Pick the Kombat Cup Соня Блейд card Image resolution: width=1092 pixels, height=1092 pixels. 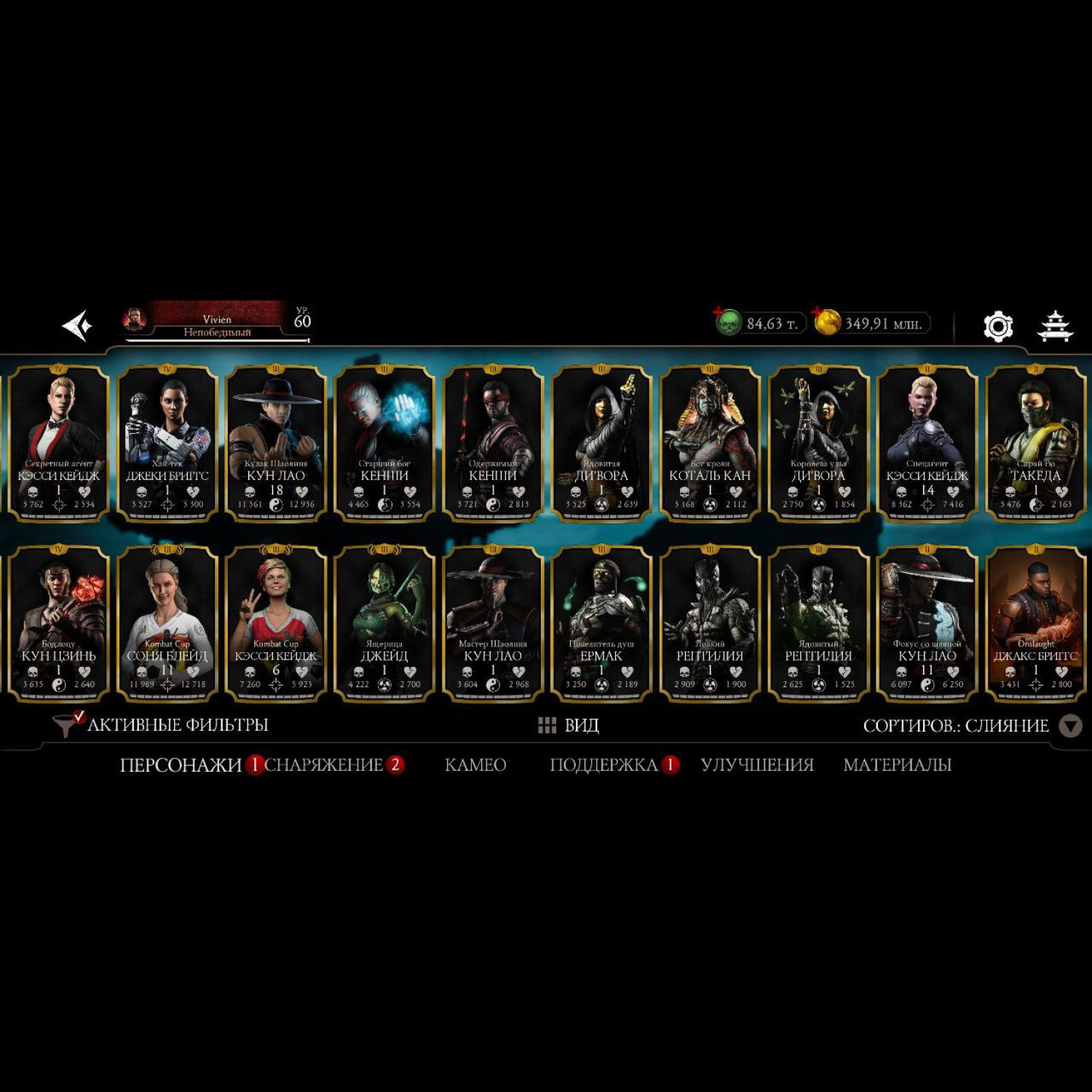click(167, 624)
